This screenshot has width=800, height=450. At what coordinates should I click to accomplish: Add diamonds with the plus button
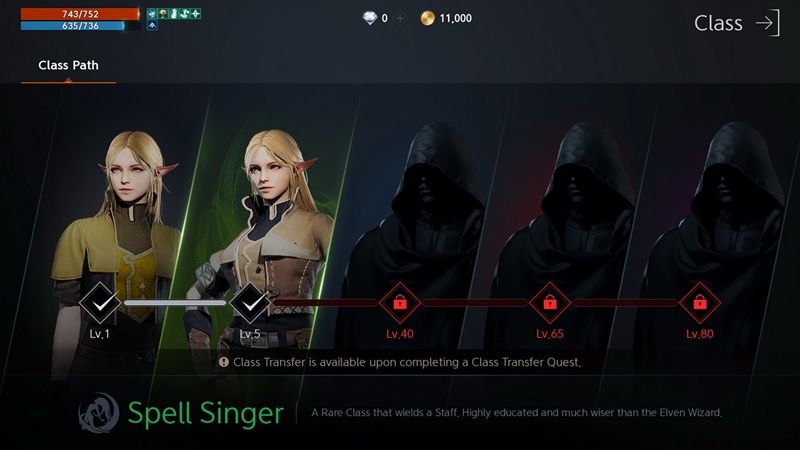click(x=400, y=19)
